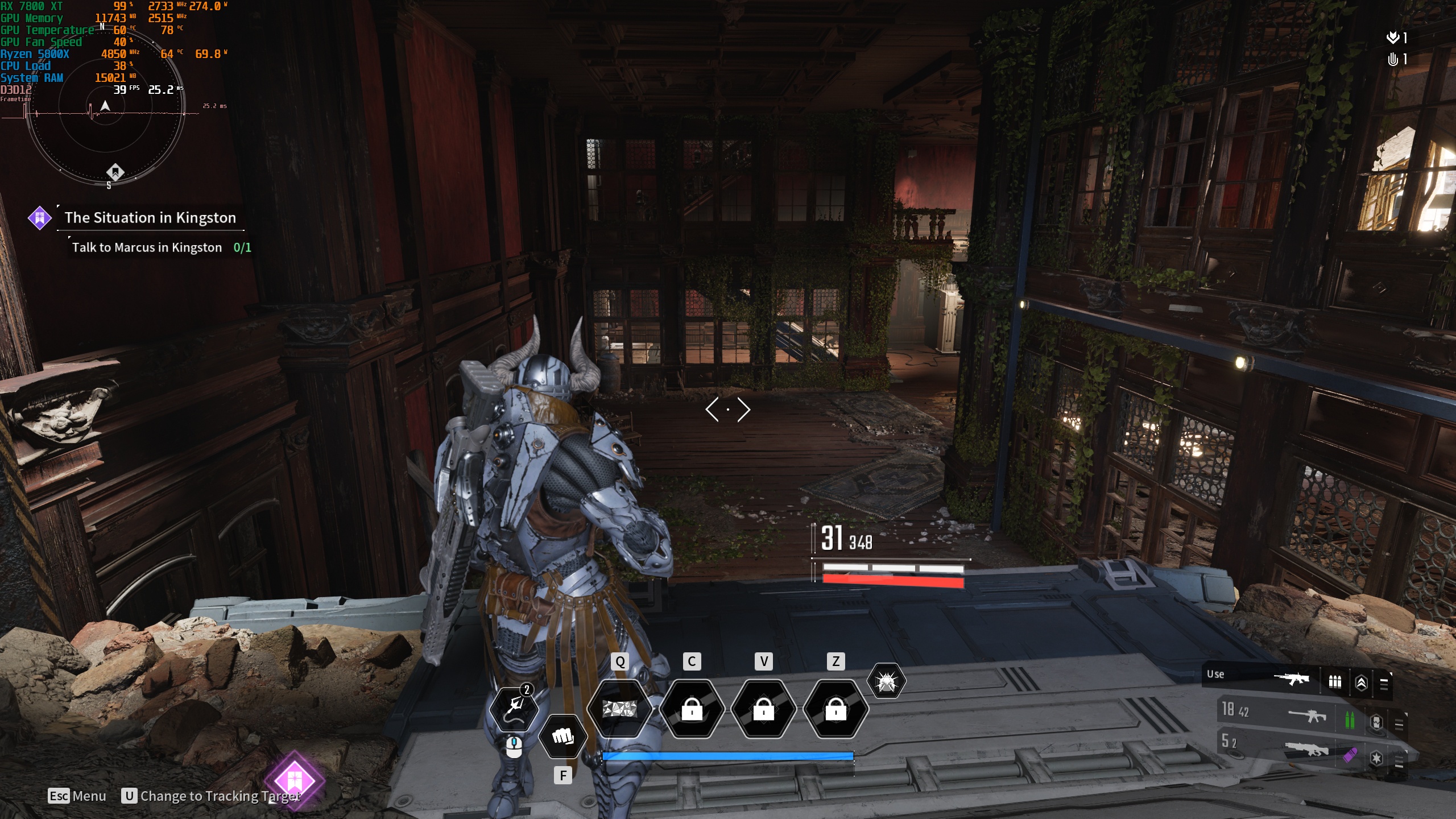This screenshot has width=1456, height=819.
Task: Inspect the passive skill icon right of the Z slot
Action: pos(886,681)
